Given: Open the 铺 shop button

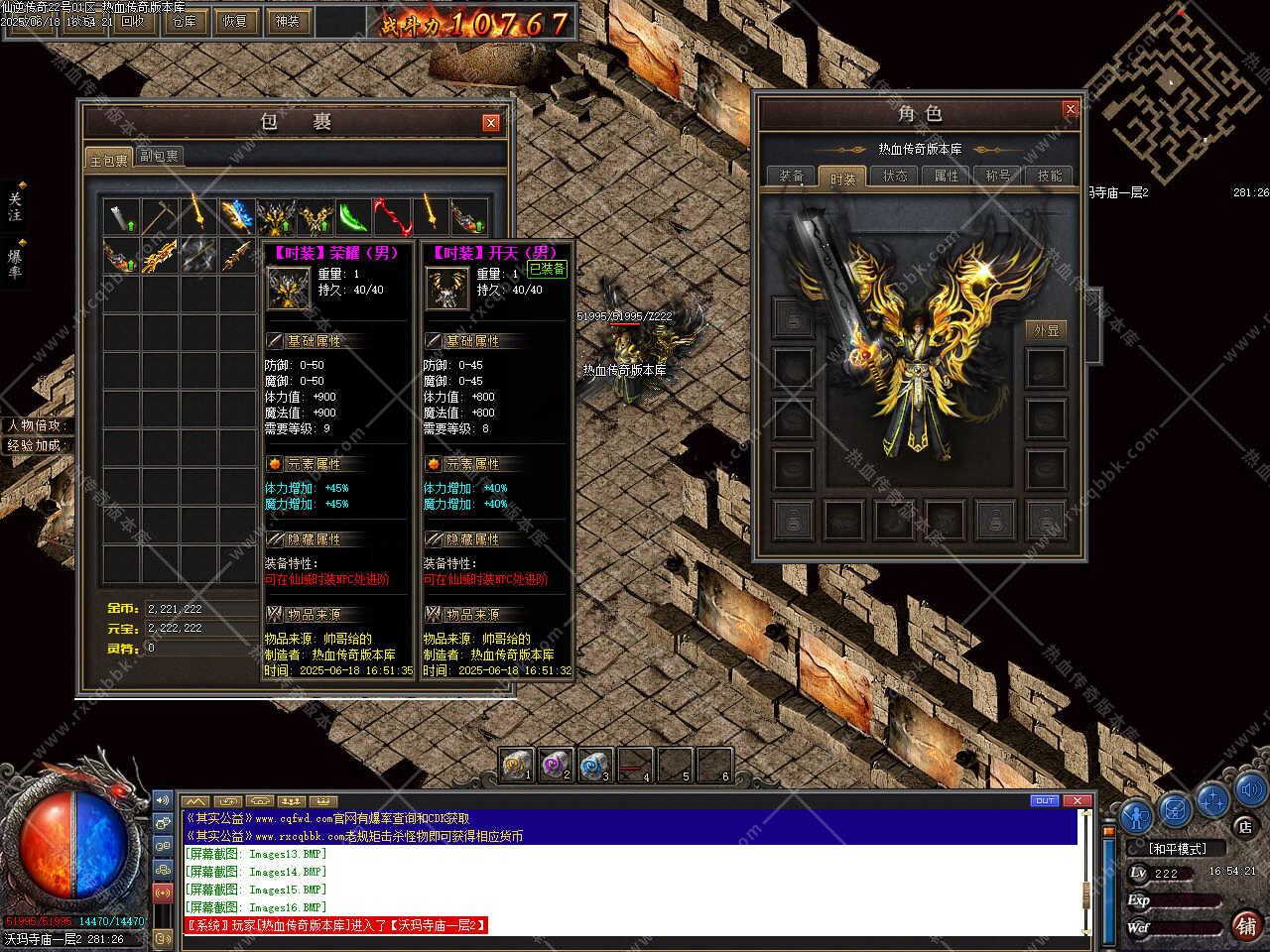Looking at the screenshot, I should [x=1244, y=925].
